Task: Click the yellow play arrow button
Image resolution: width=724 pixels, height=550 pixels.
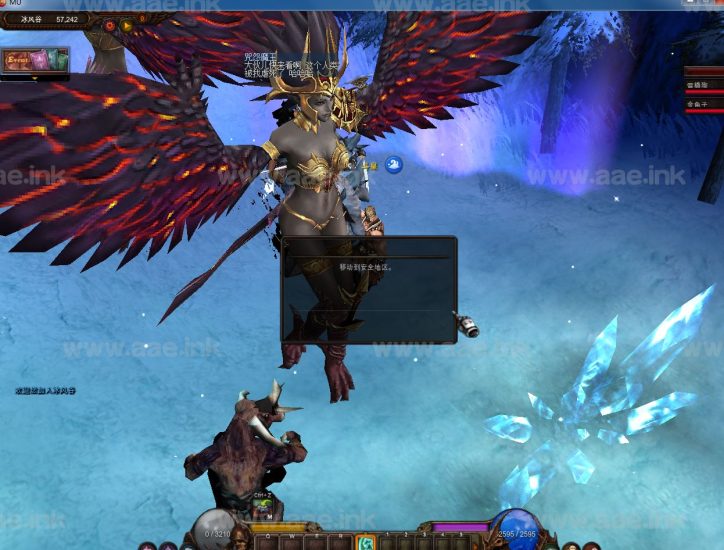Action: [127, 25]
